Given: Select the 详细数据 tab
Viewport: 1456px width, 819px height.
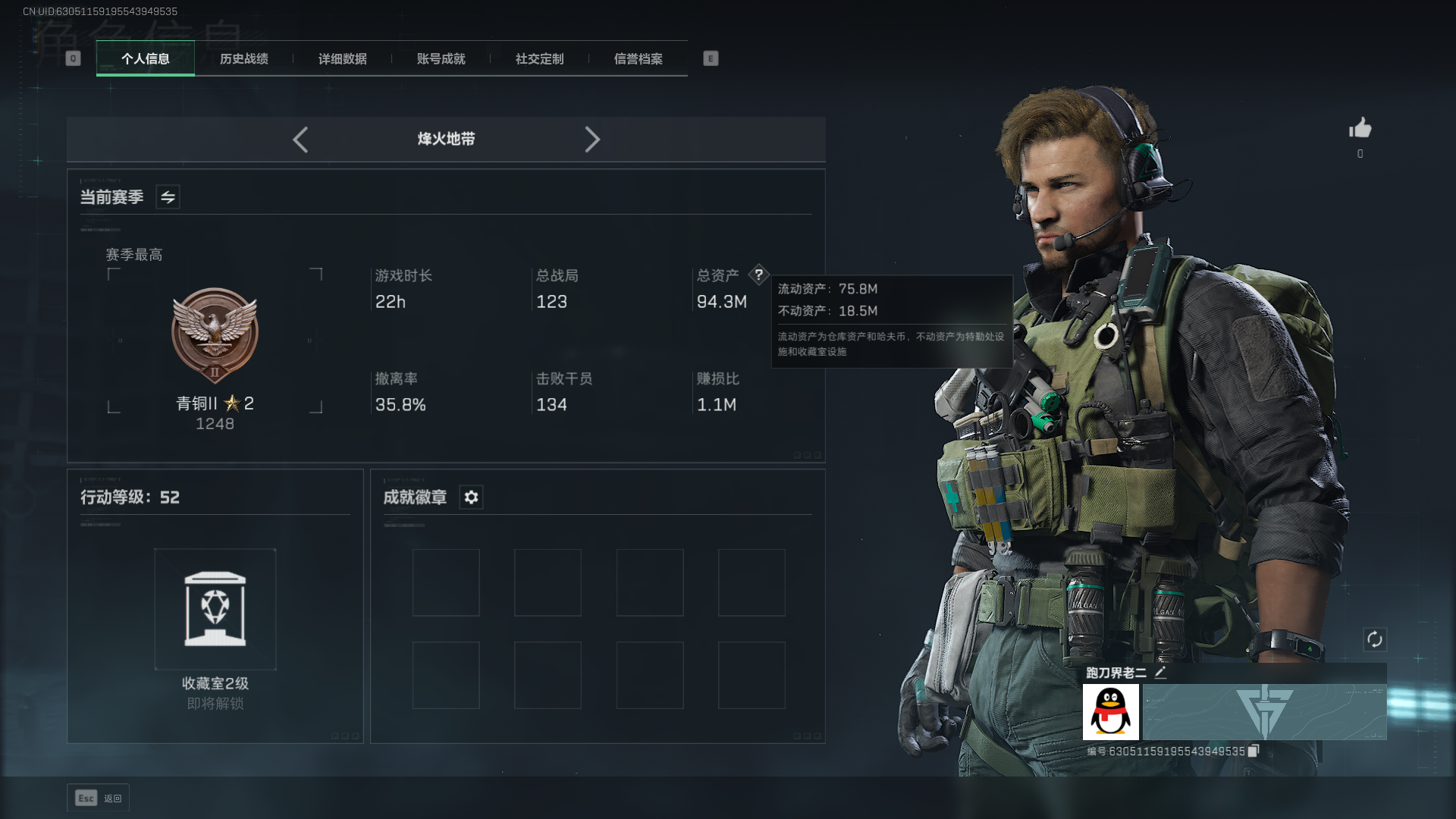Looking at the screenshot, I should coord(342,58).
